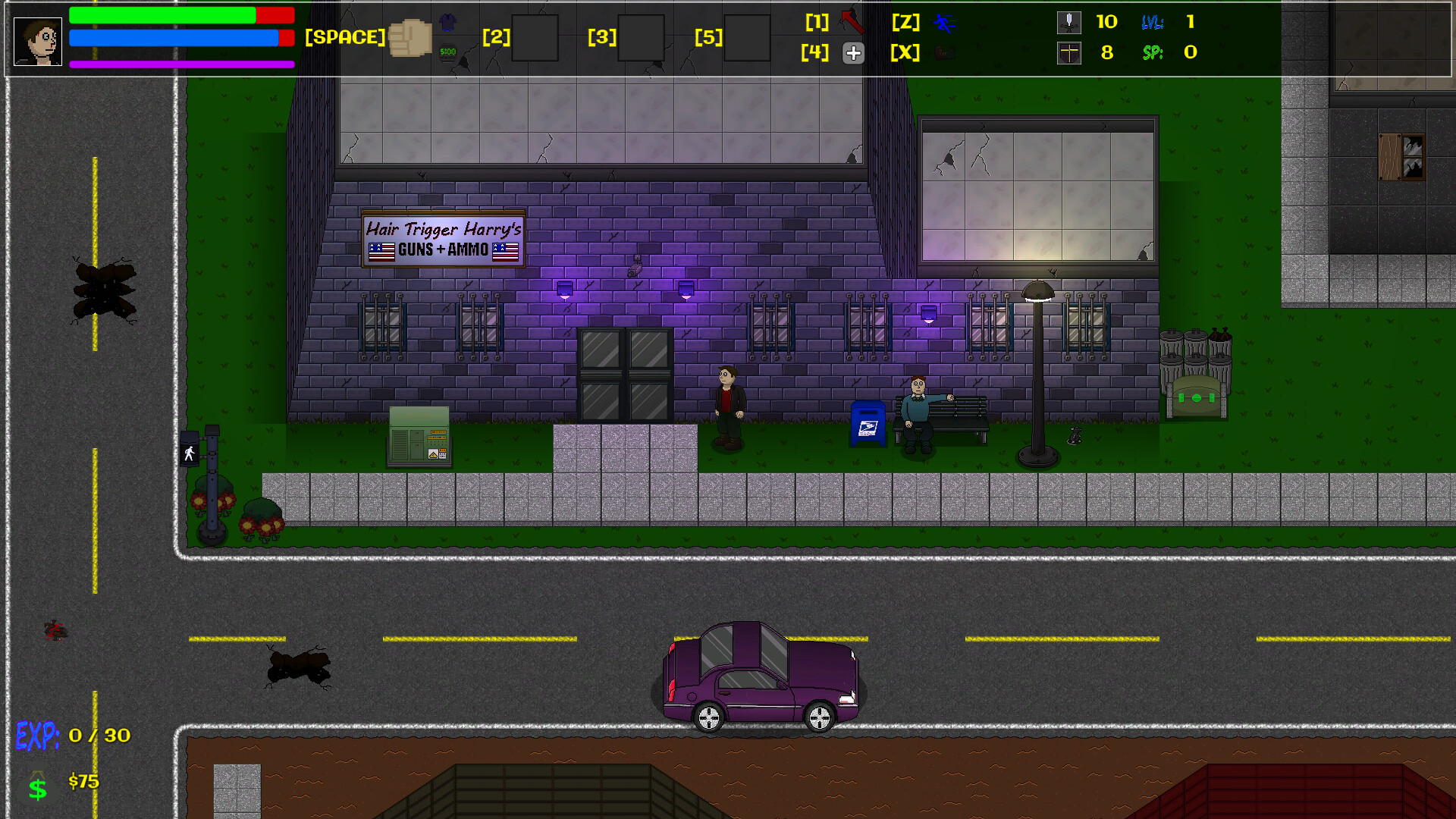Click the shield defense icon showing 8
Viewport: 1456px width, 819px height.
(x=1069, y=53)
